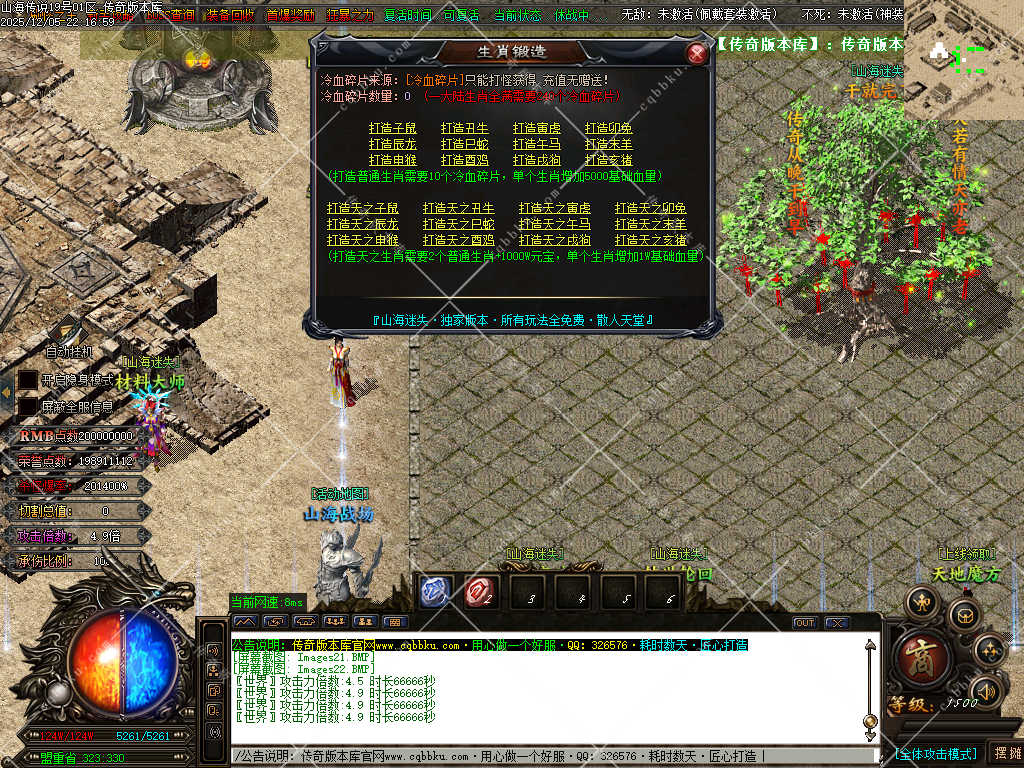Close the 生肖锻造 forging window
This screenshot has width=1024, height=768.
tap(697, 53)
